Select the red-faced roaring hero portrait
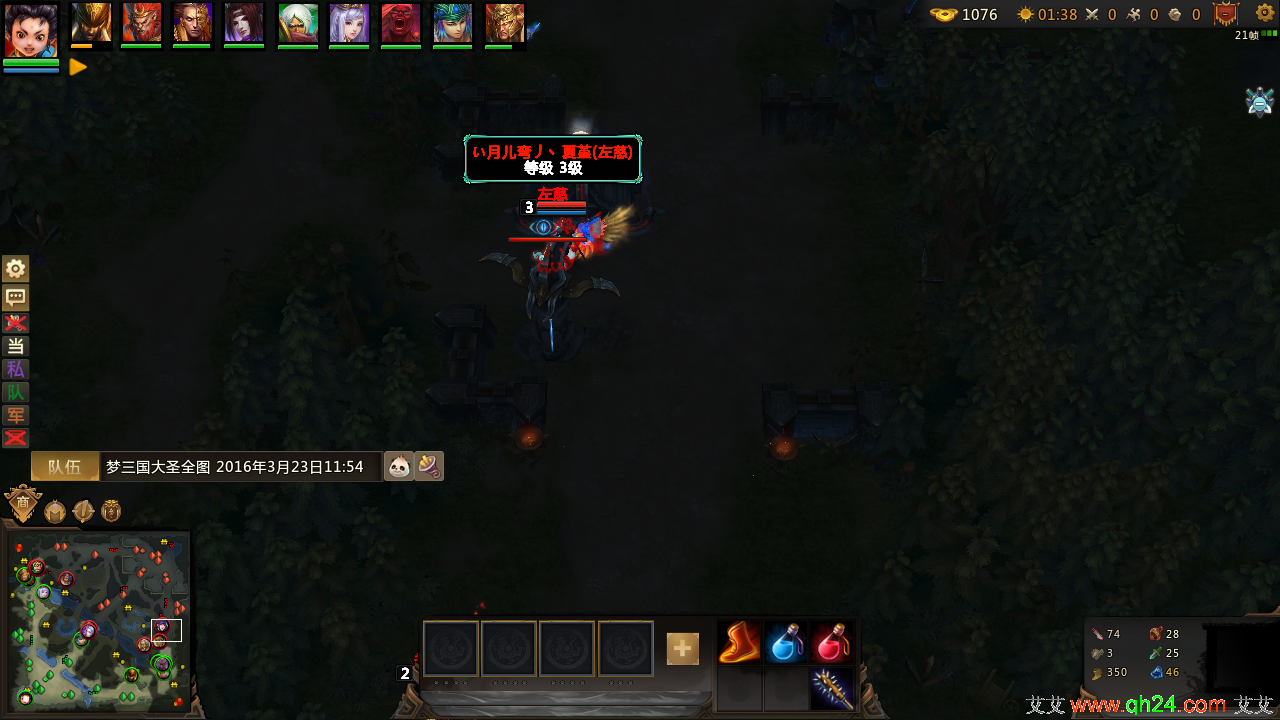This screenshot has width=1280, height=720. click(401, 23)
